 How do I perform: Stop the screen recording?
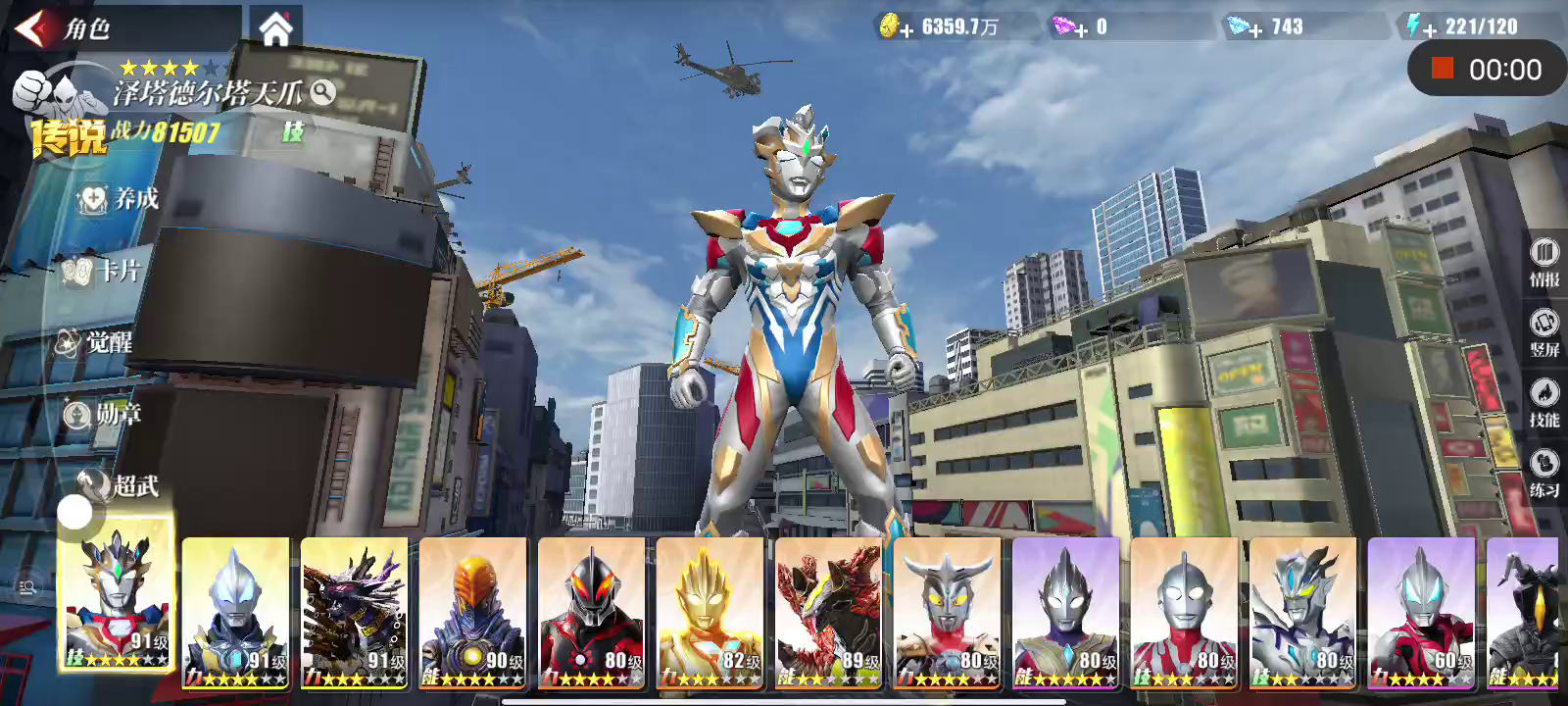click(x=1442, y=69)
